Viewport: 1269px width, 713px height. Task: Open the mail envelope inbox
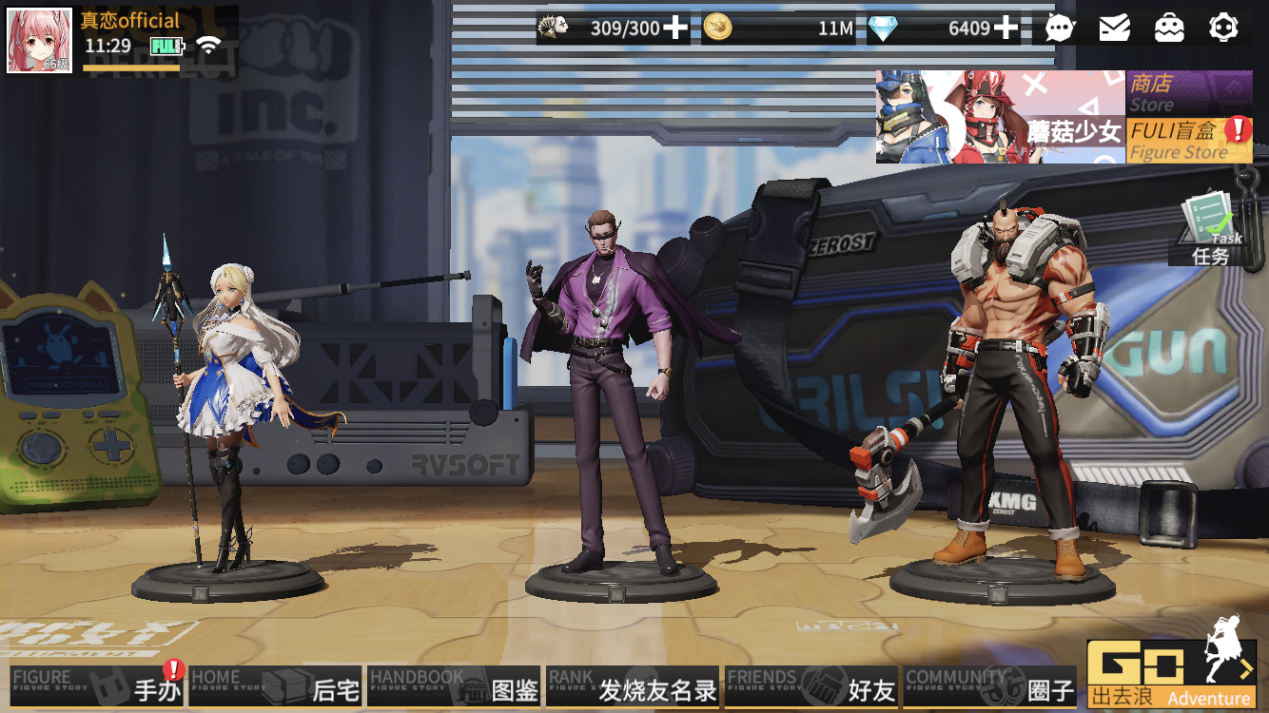pos(1114,28)
